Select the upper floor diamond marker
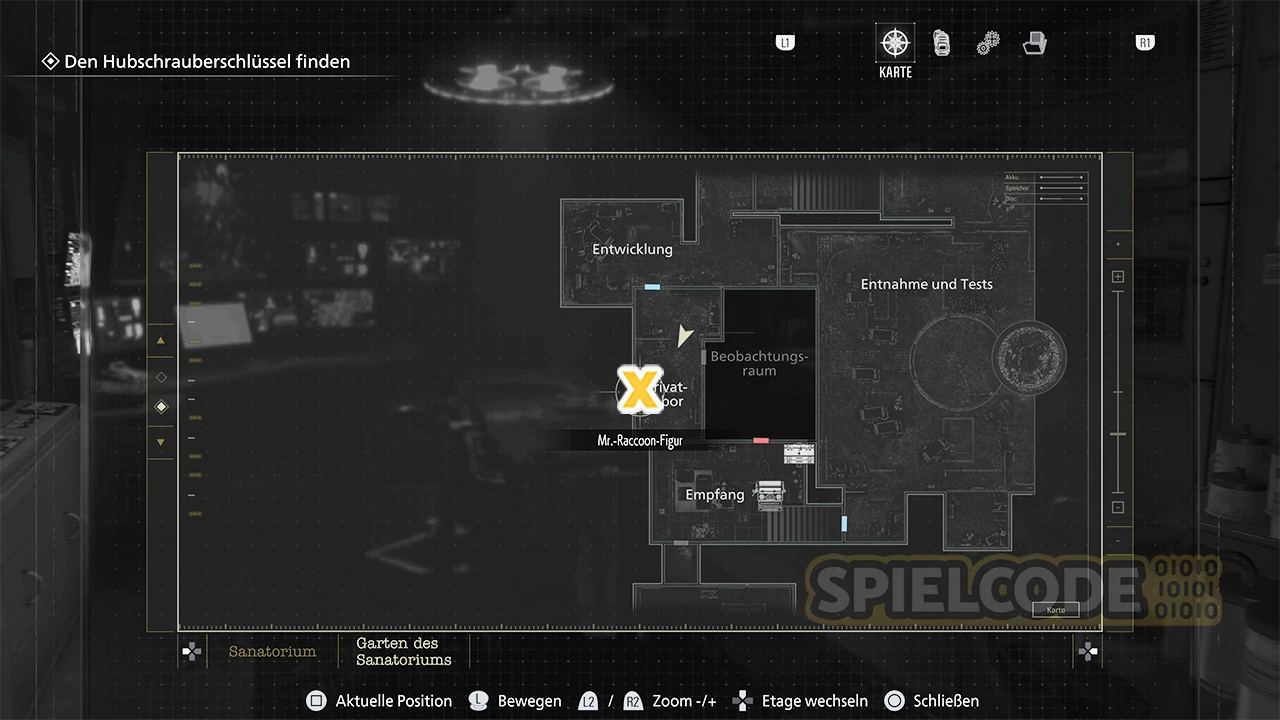The image size is (1280, 720). pyautogui.click(x=161, y=377)
